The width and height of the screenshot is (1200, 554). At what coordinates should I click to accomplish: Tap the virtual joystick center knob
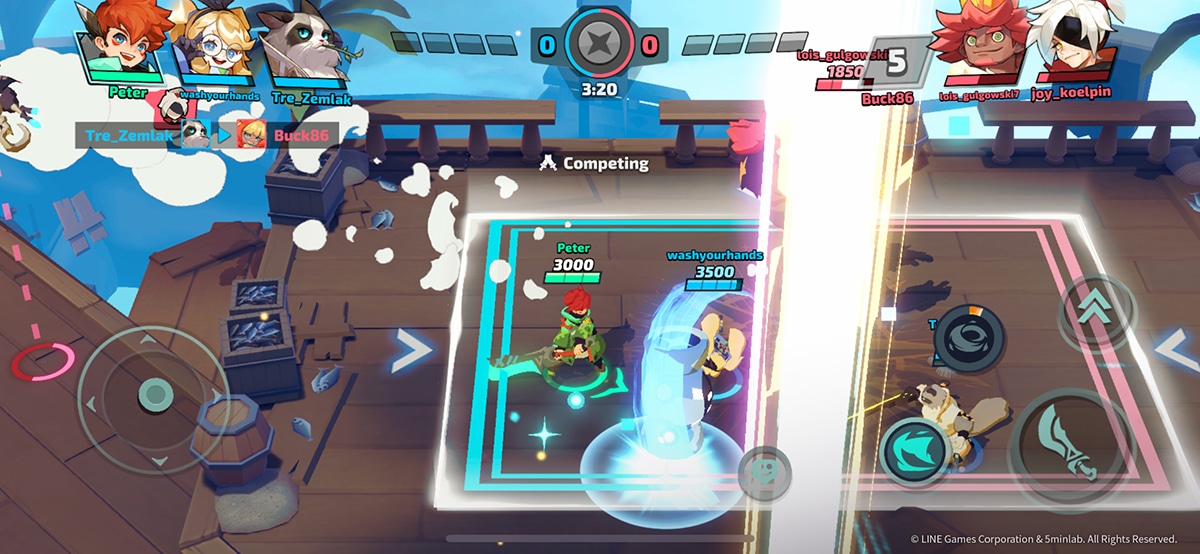[153, 393]
